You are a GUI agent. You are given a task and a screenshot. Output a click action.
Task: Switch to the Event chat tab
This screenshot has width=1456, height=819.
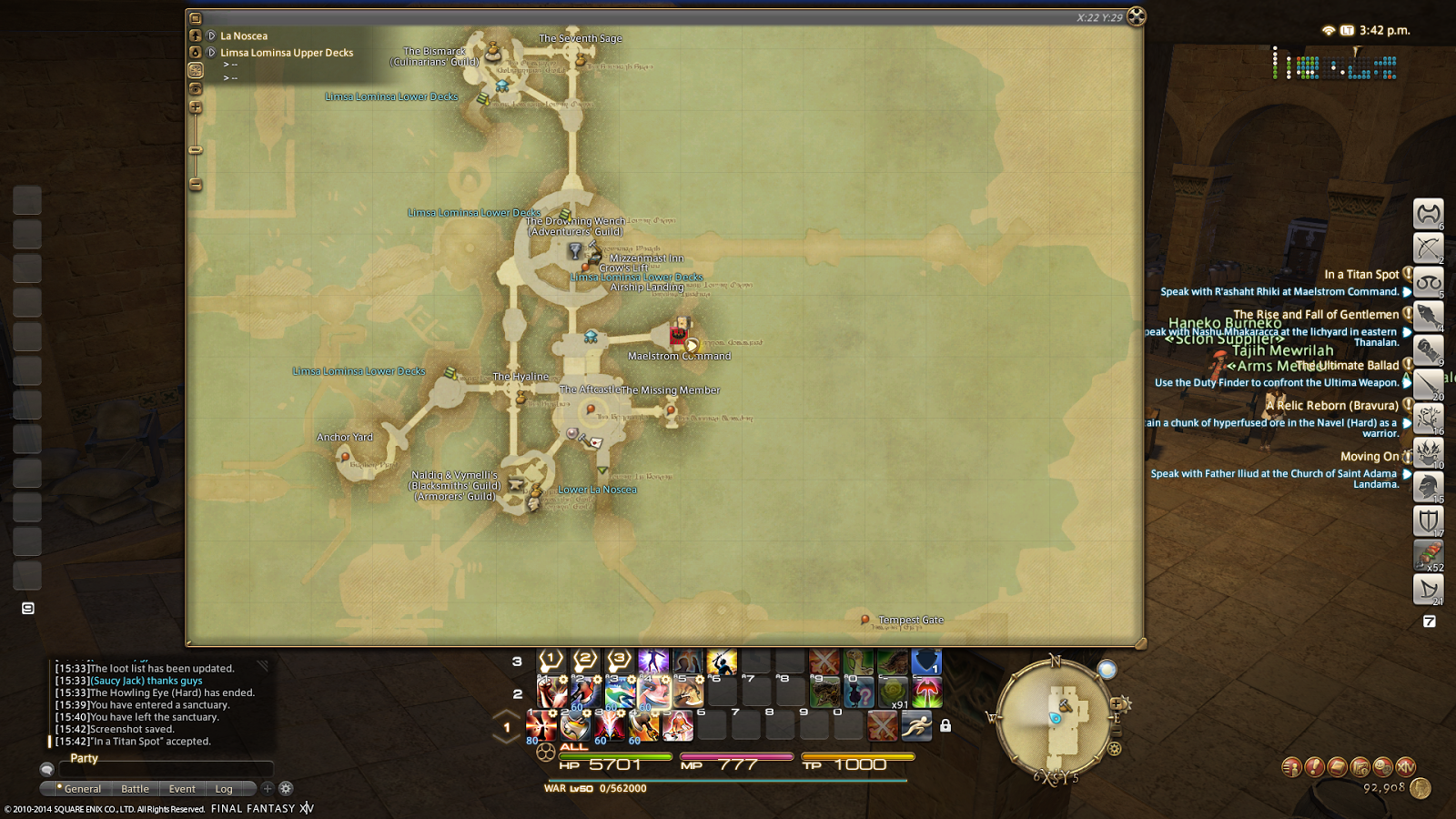click(182, 788)
